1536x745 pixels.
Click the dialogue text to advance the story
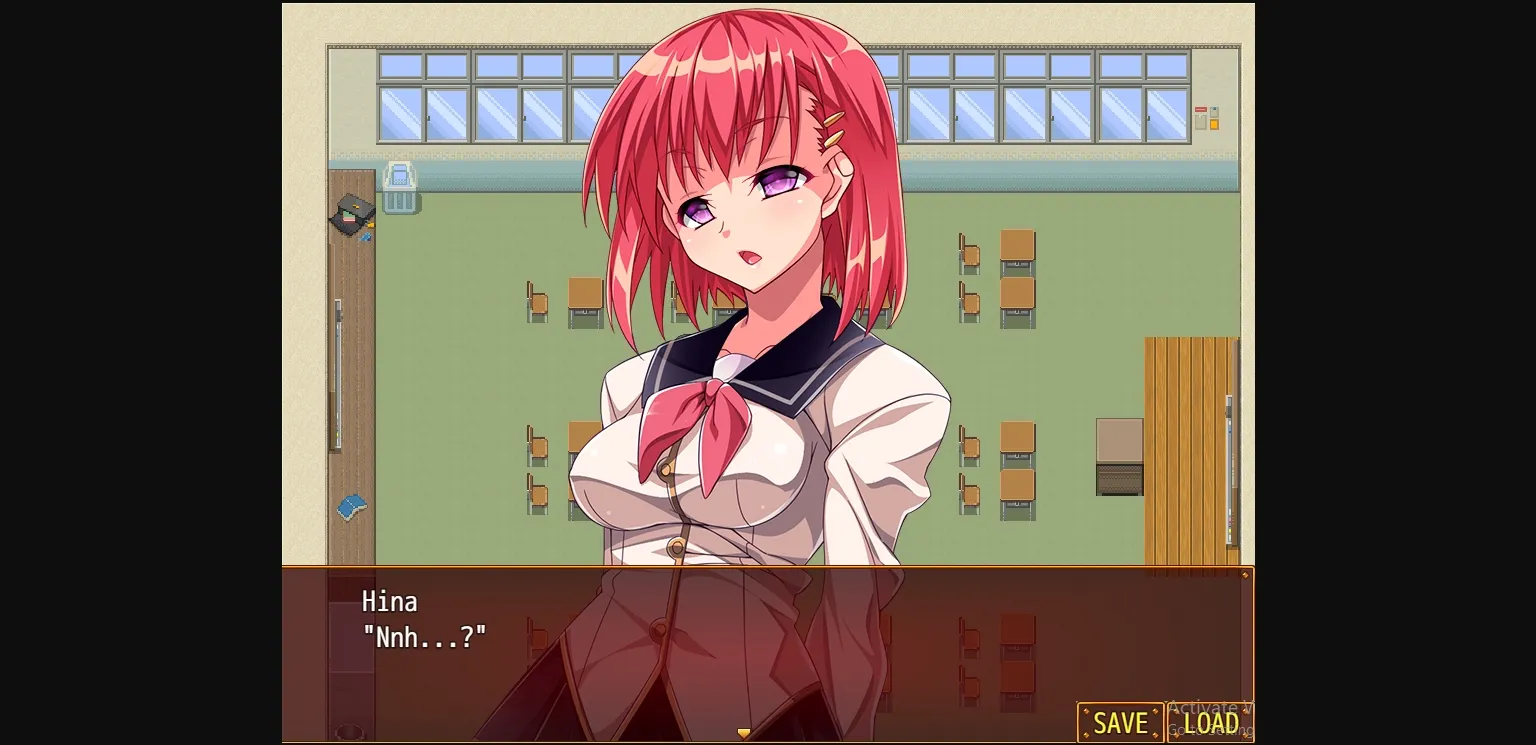pos(424,637)
